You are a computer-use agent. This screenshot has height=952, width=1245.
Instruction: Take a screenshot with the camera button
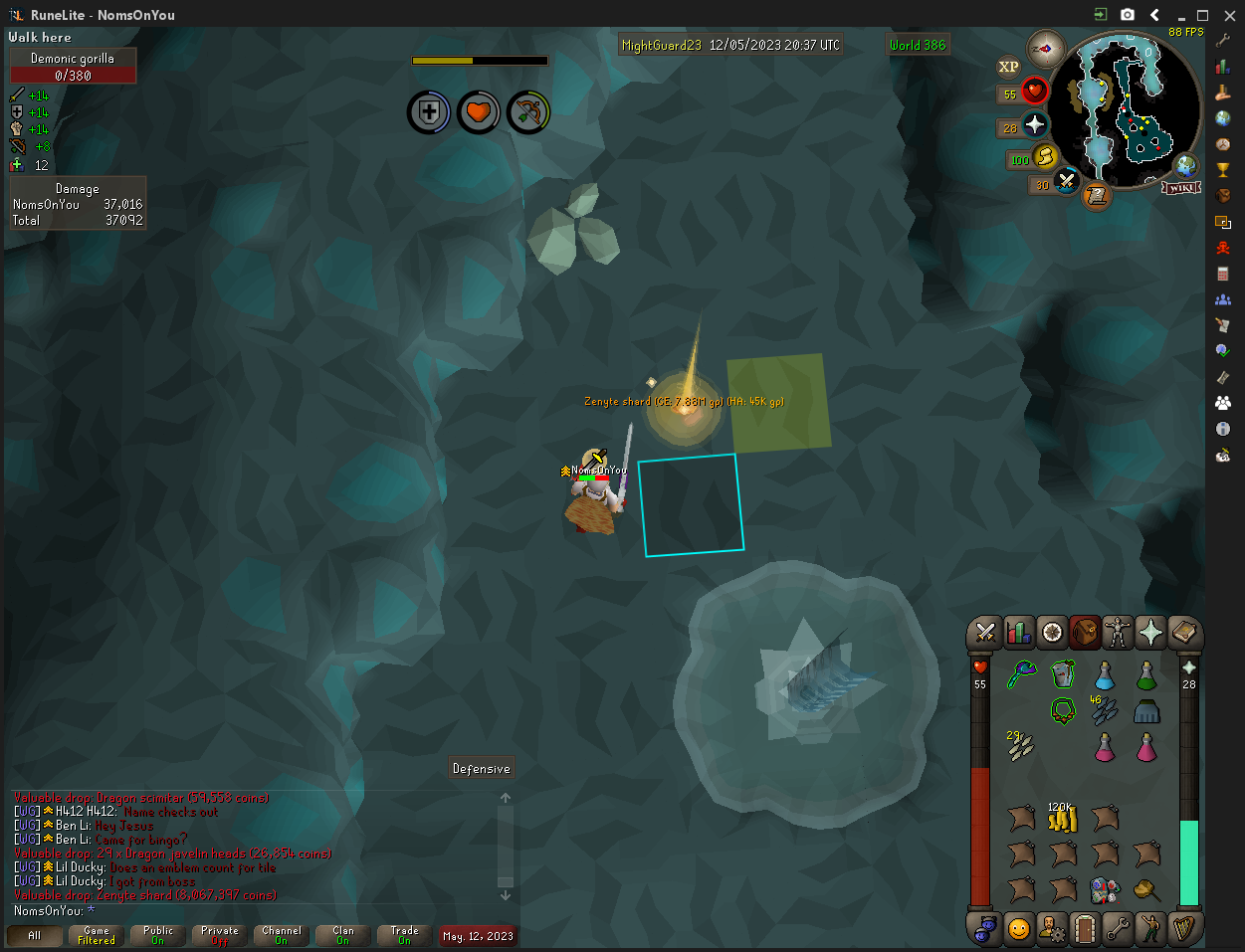(x=1128, y=15)
